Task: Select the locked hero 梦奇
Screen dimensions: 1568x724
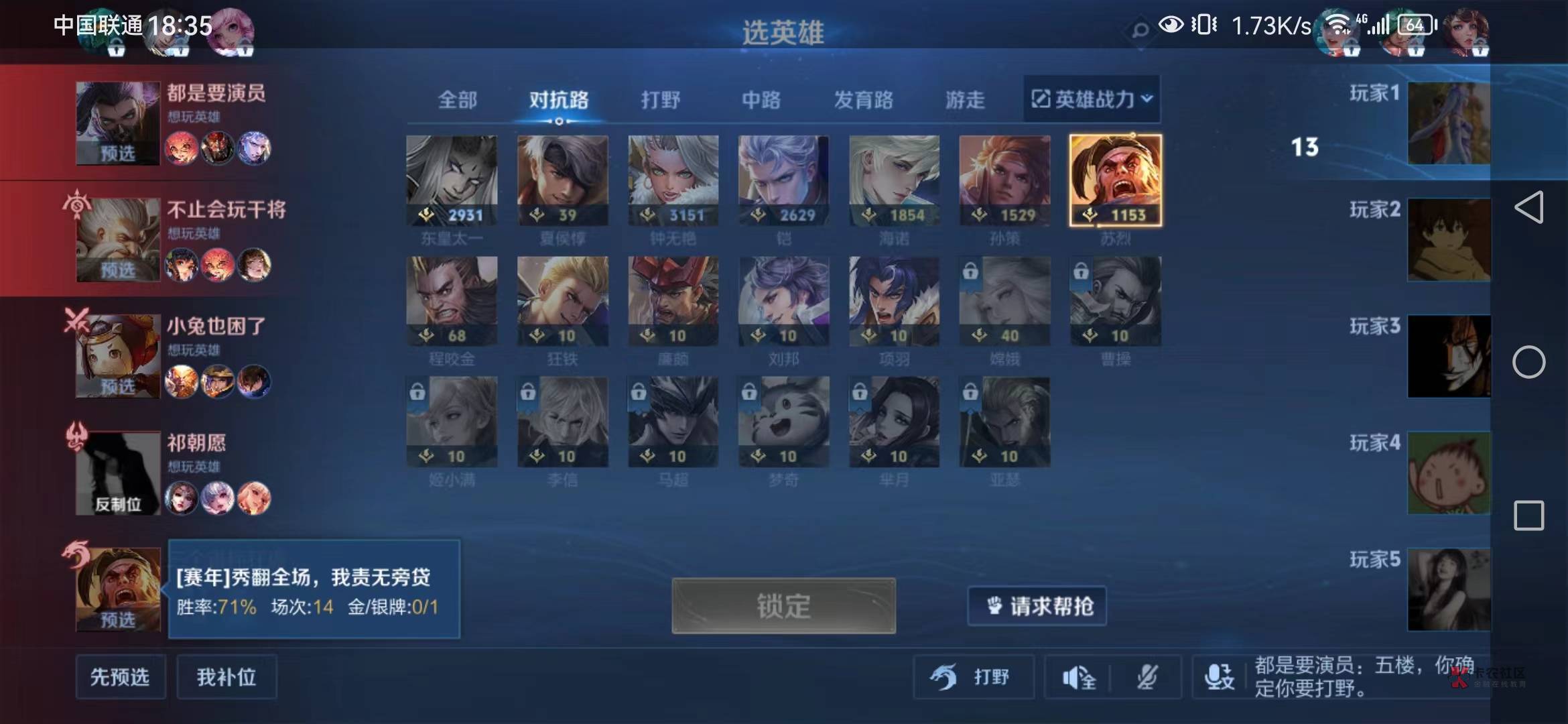Action: point(783,422)
